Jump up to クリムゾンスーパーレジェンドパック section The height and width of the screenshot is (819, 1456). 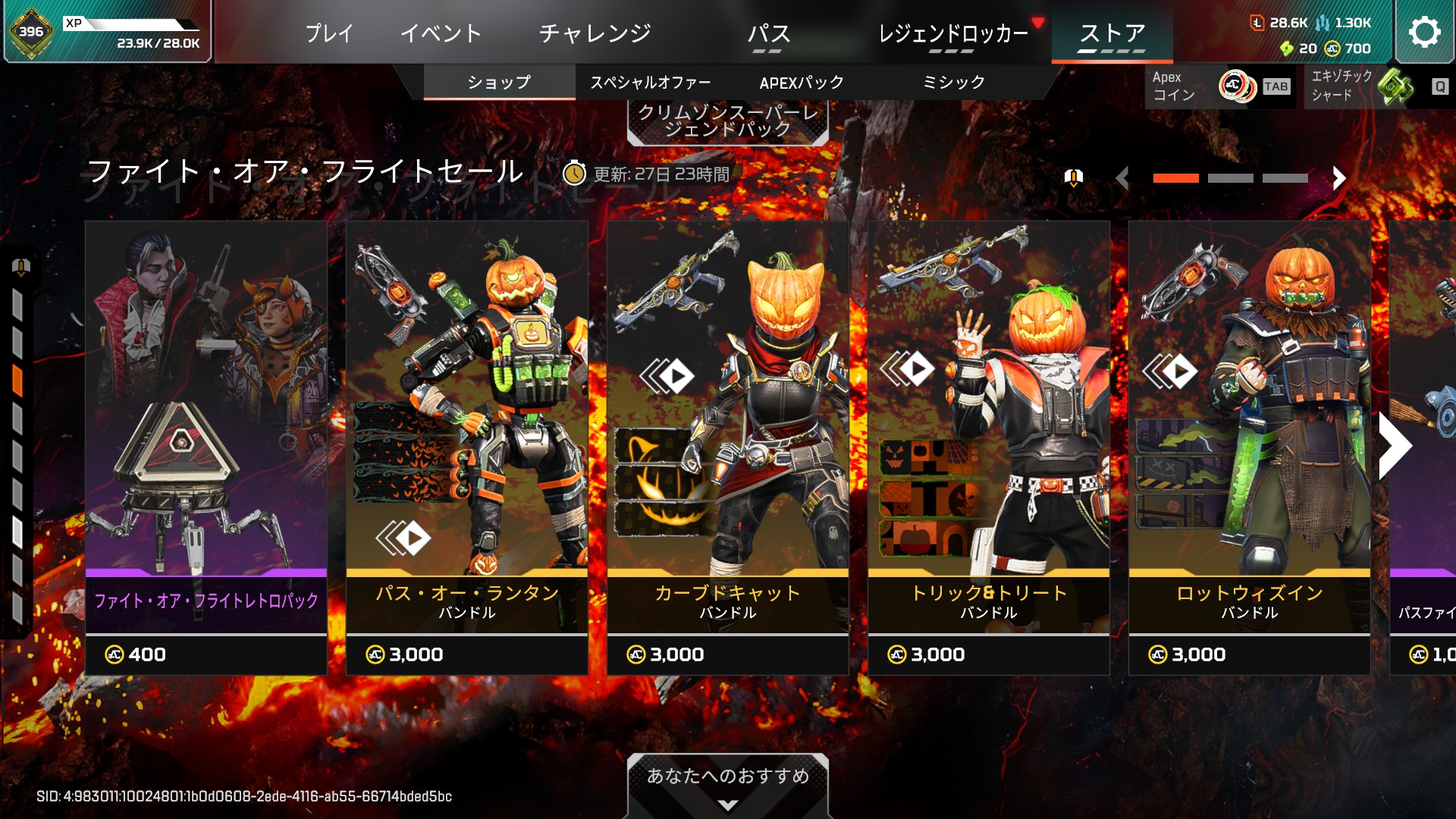click(x=728, y=121)
